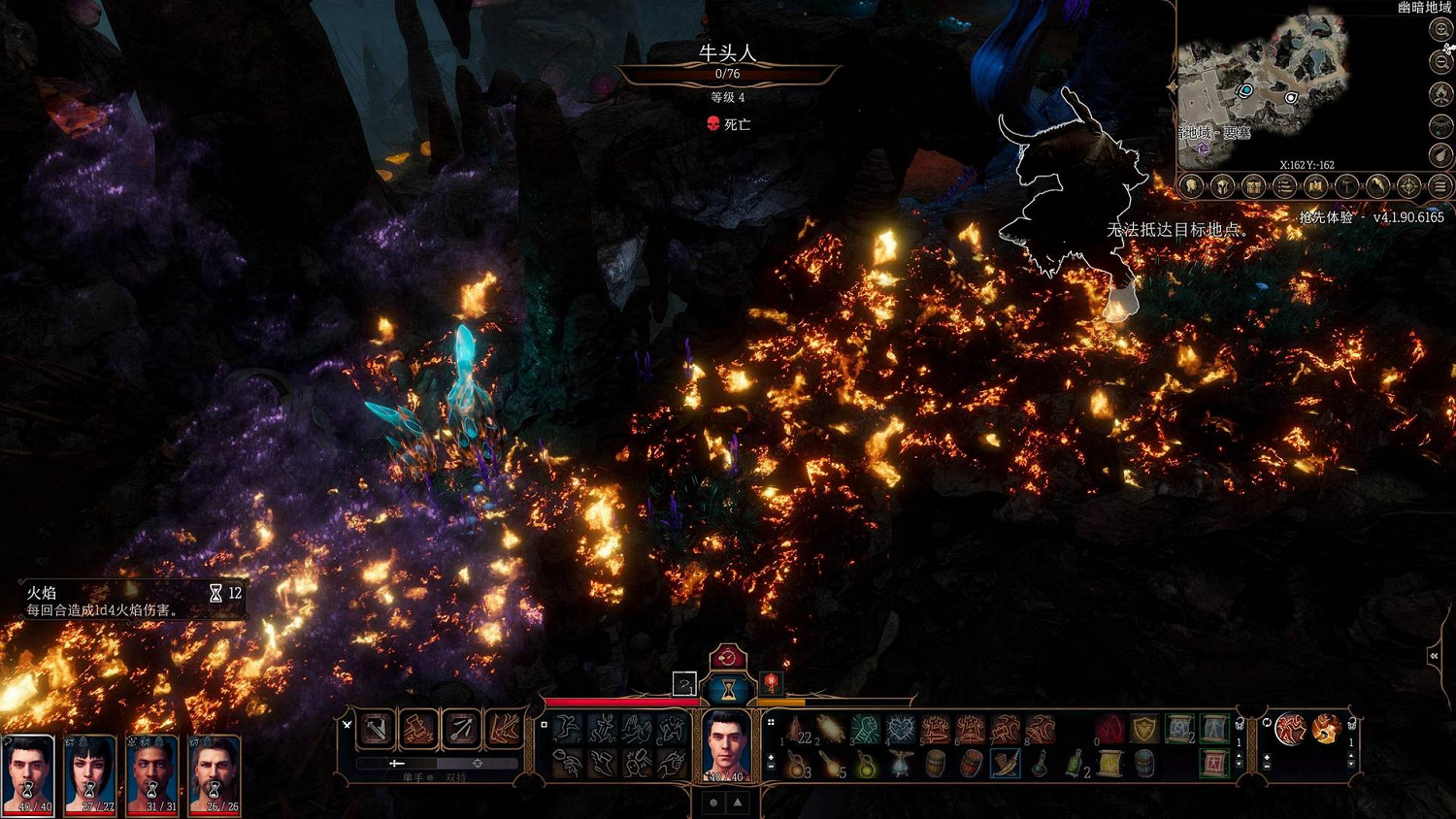Select the bearded party member with 26/26
This screenshot has height=819, width=1456.
[x=215, y=773]
